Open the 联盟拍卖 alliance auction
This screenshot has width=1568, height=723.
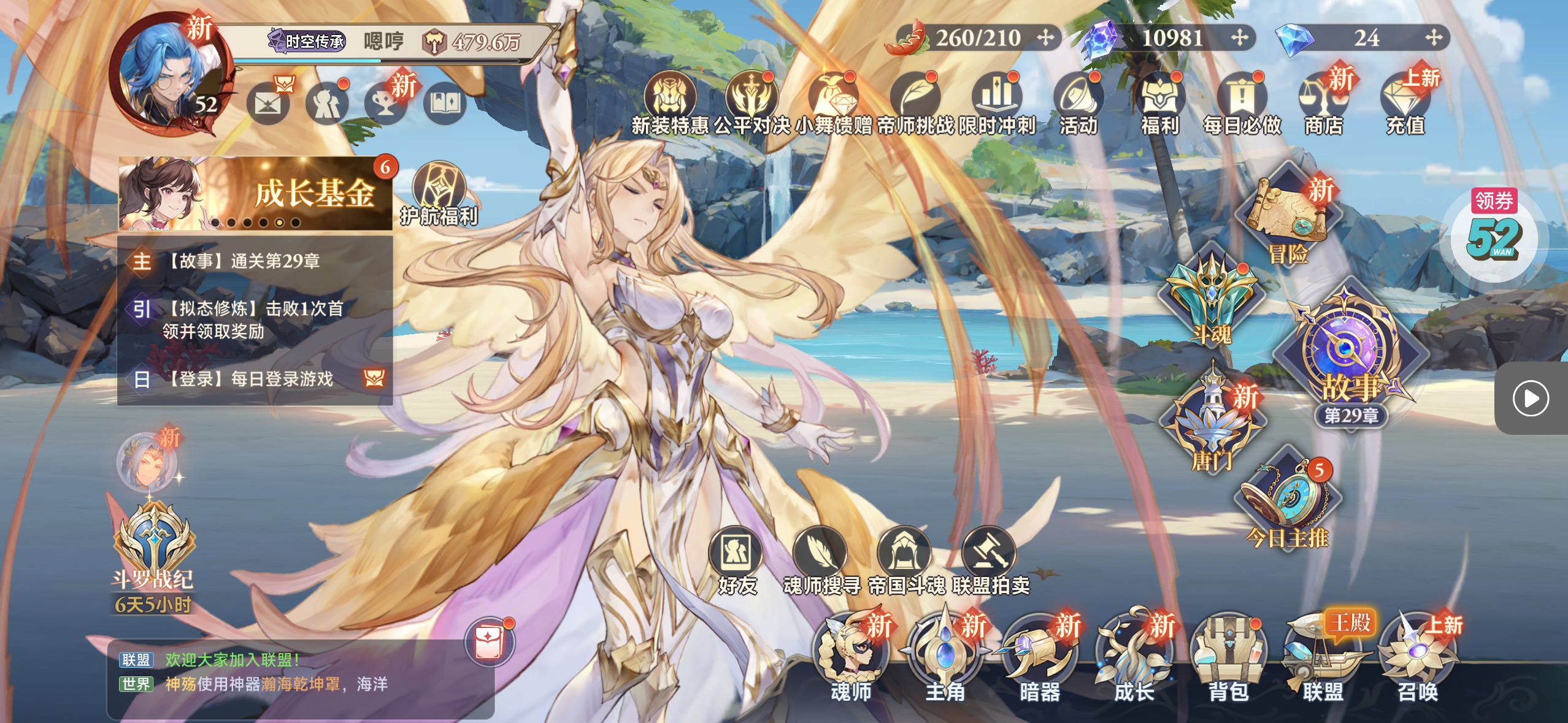tap(990, 561)
